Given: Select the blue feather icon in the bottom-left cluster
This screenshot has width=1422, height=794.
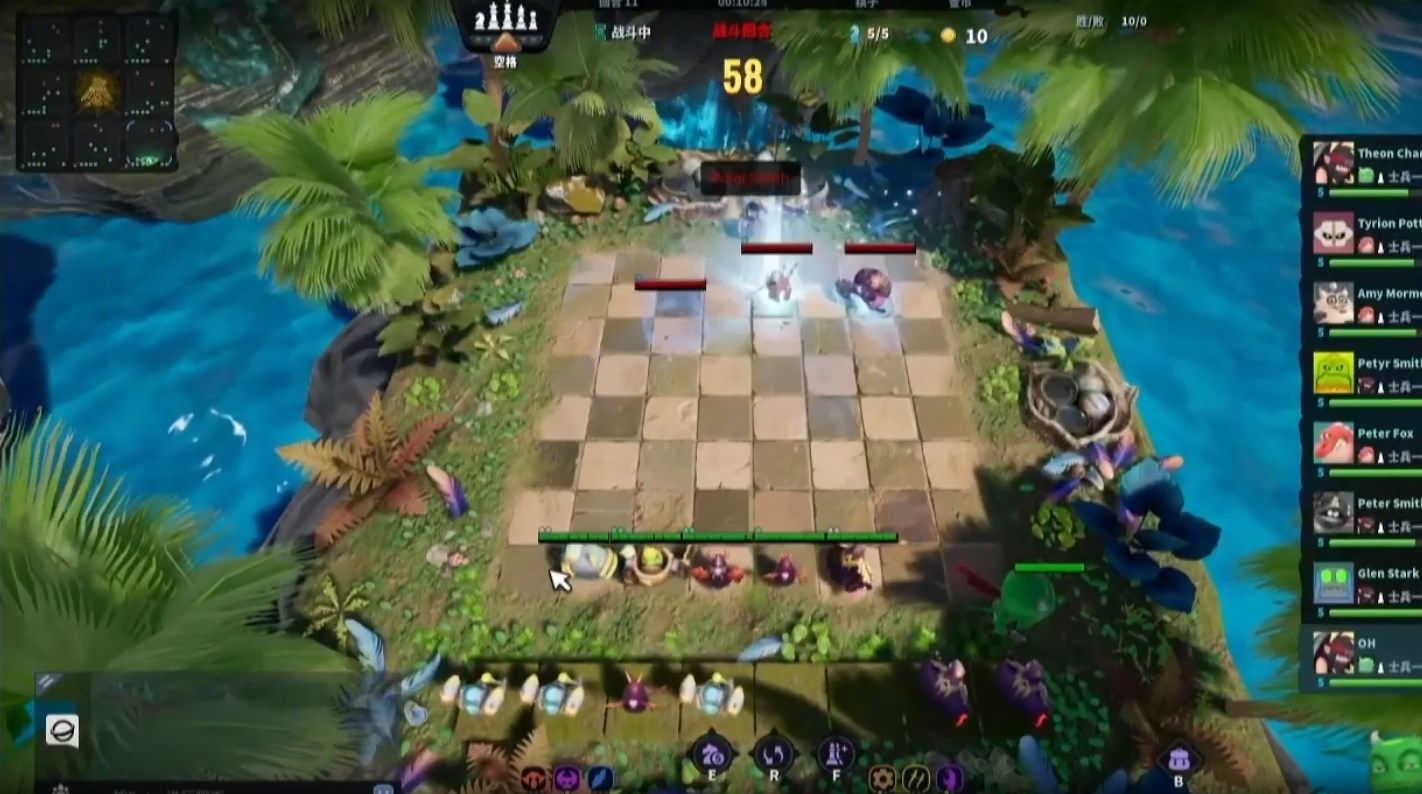Looking at the screenshot, I should (x=599, y=777).
